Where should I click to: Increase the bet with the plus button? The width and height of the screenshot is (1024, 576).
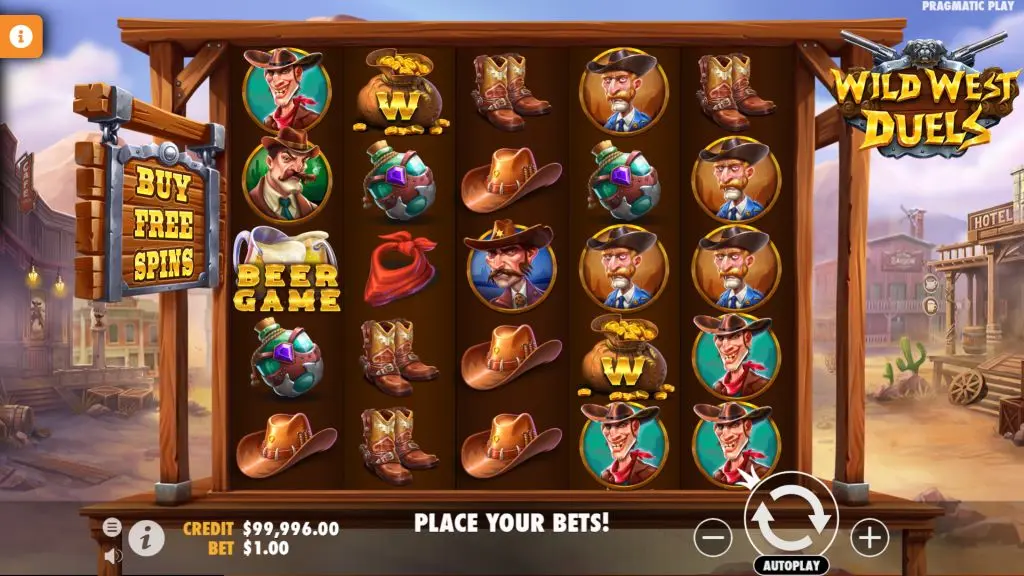[x=869, y=538]
